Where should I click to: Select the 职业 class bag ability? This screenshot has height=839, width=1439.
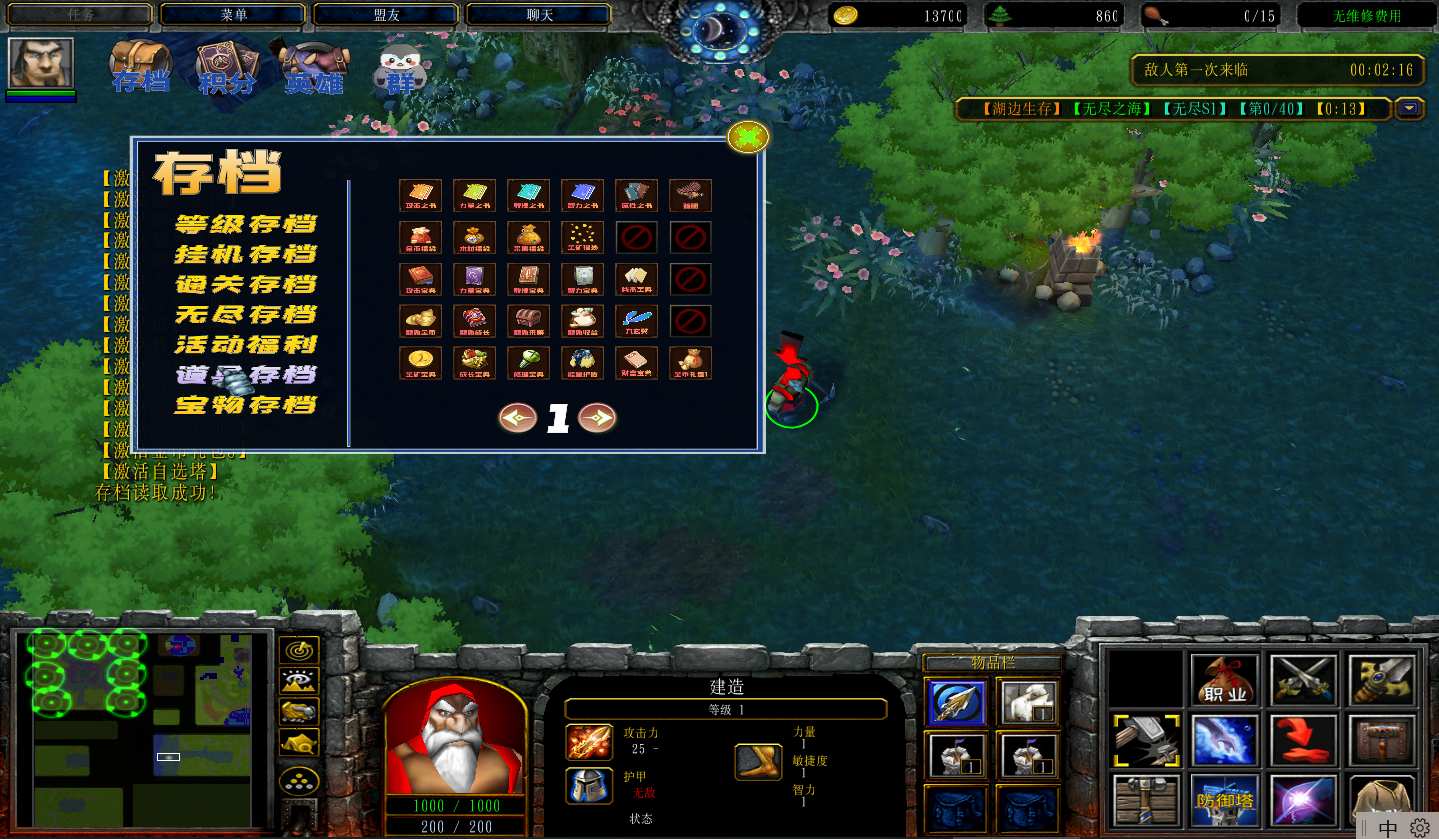(x=1225, y=681)
